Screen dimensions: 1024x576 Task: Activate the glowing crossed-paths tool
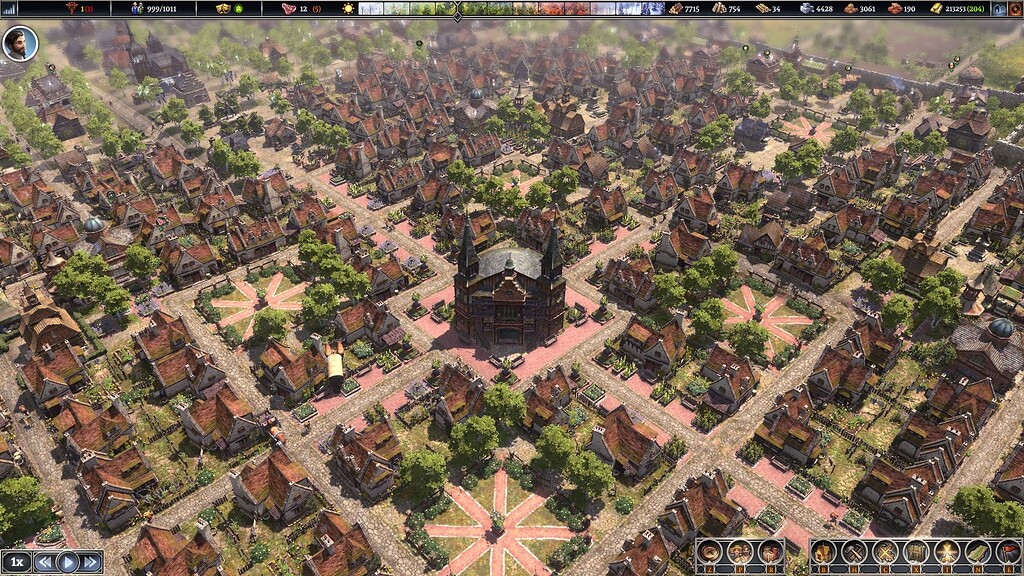coord(946,552)
